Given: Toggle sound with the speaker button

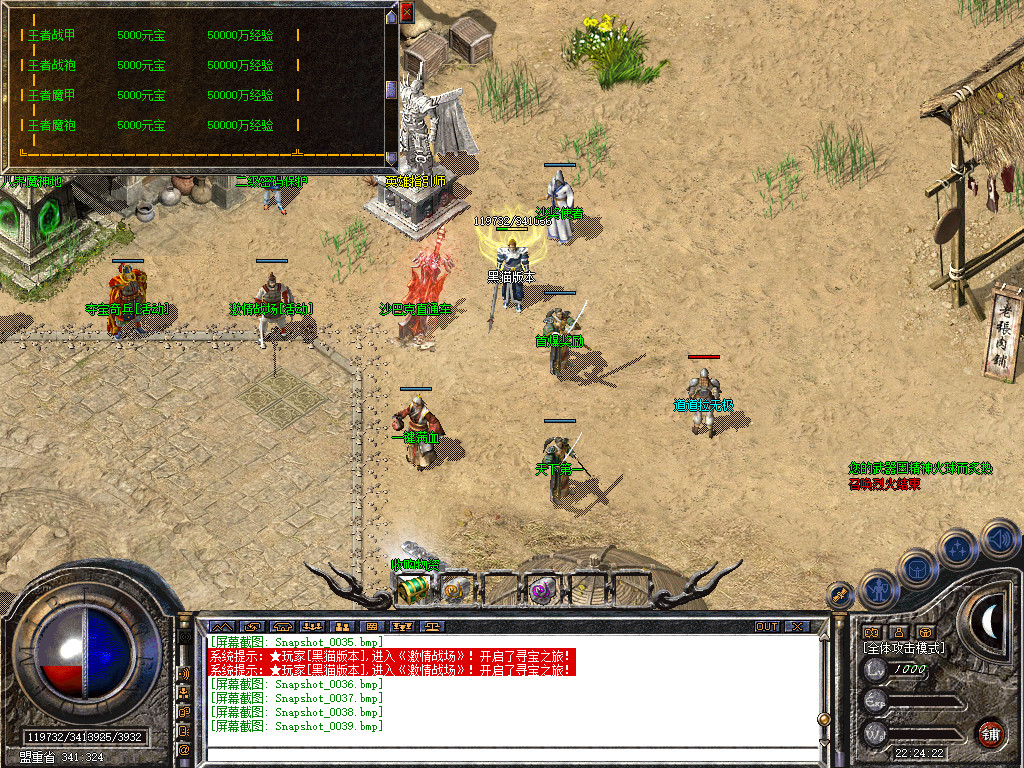Looking at the screenshot, I should point(998,538).
